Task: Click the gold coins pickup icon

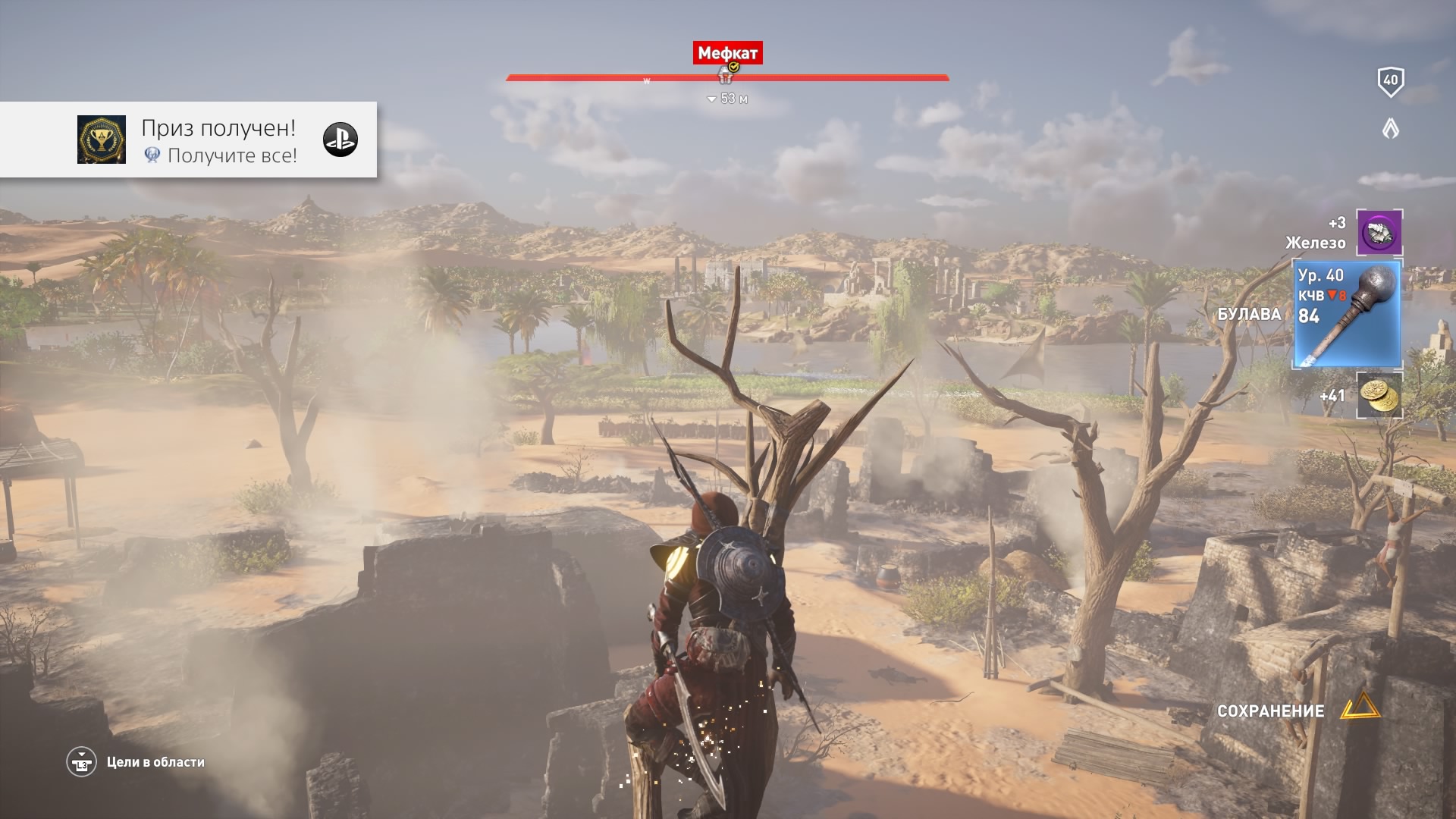Action: [x=1379, y=394]
